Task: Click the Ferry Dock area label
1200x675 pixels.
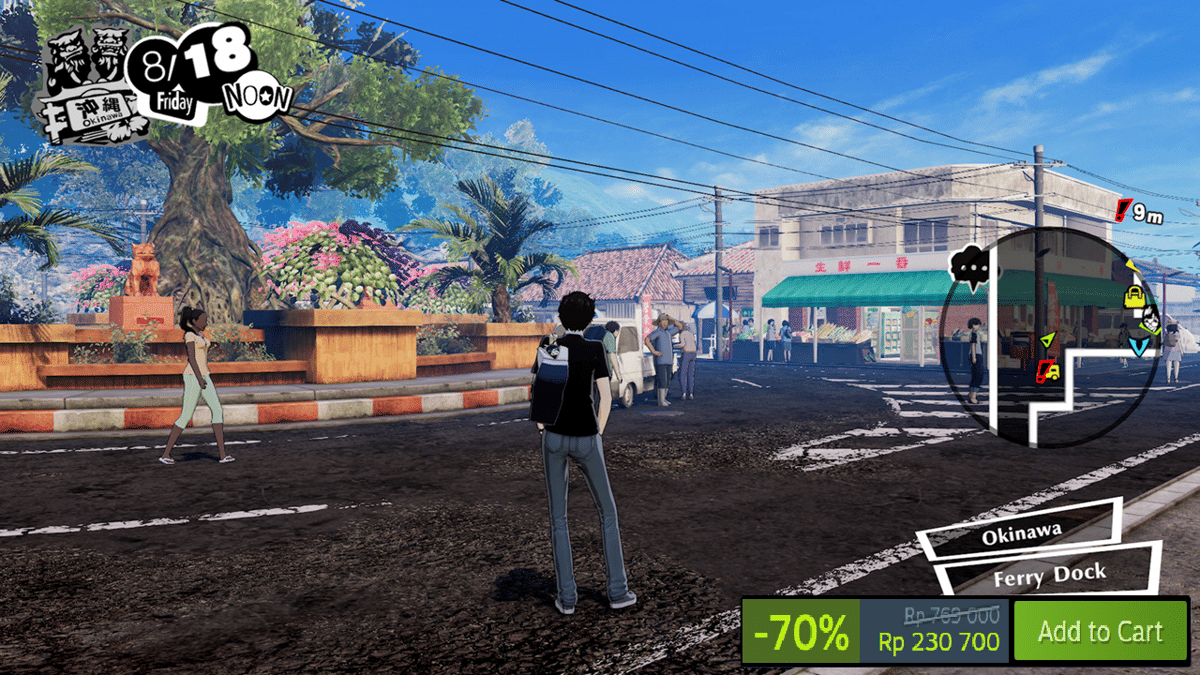Action: click(1049, 575)
